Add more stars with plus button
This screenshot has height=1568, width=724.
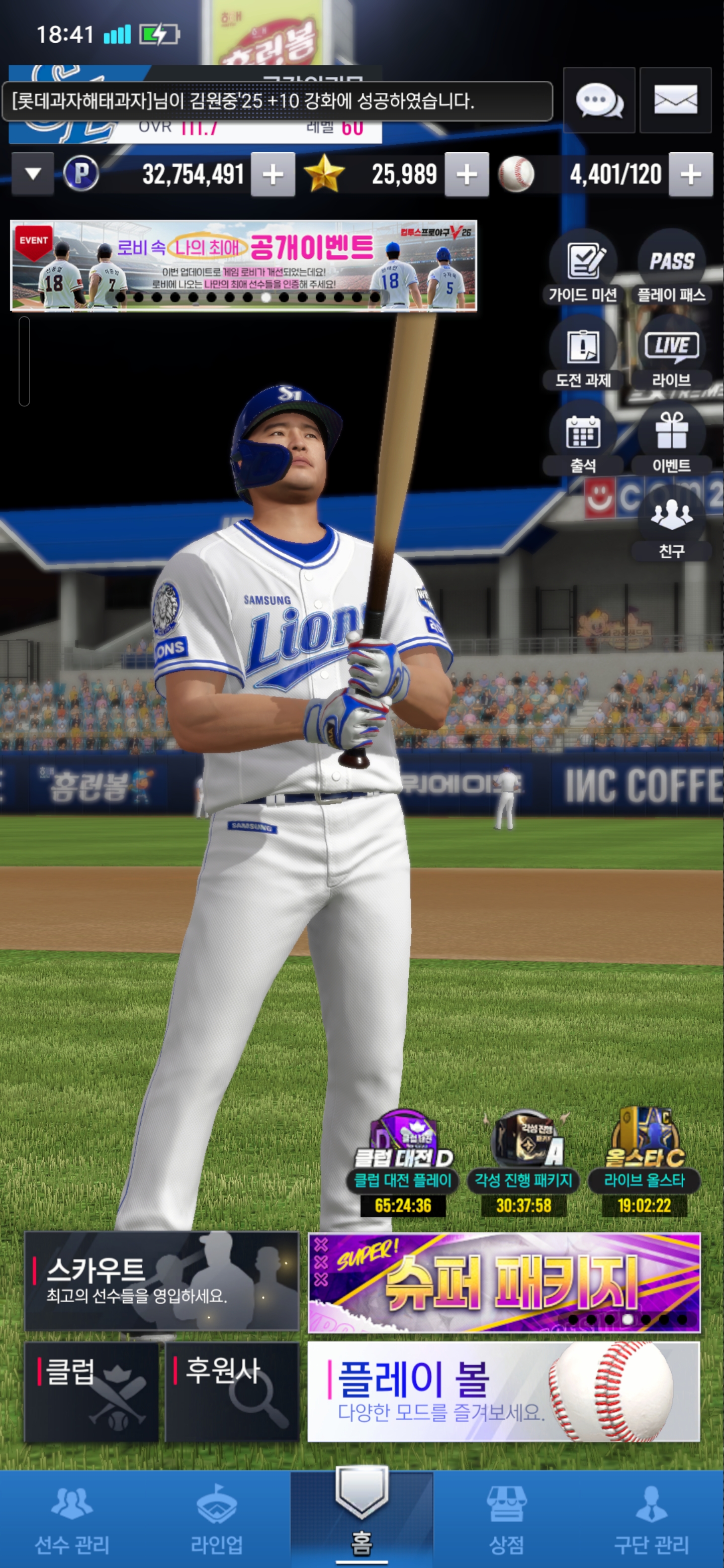tap(467, 175)
